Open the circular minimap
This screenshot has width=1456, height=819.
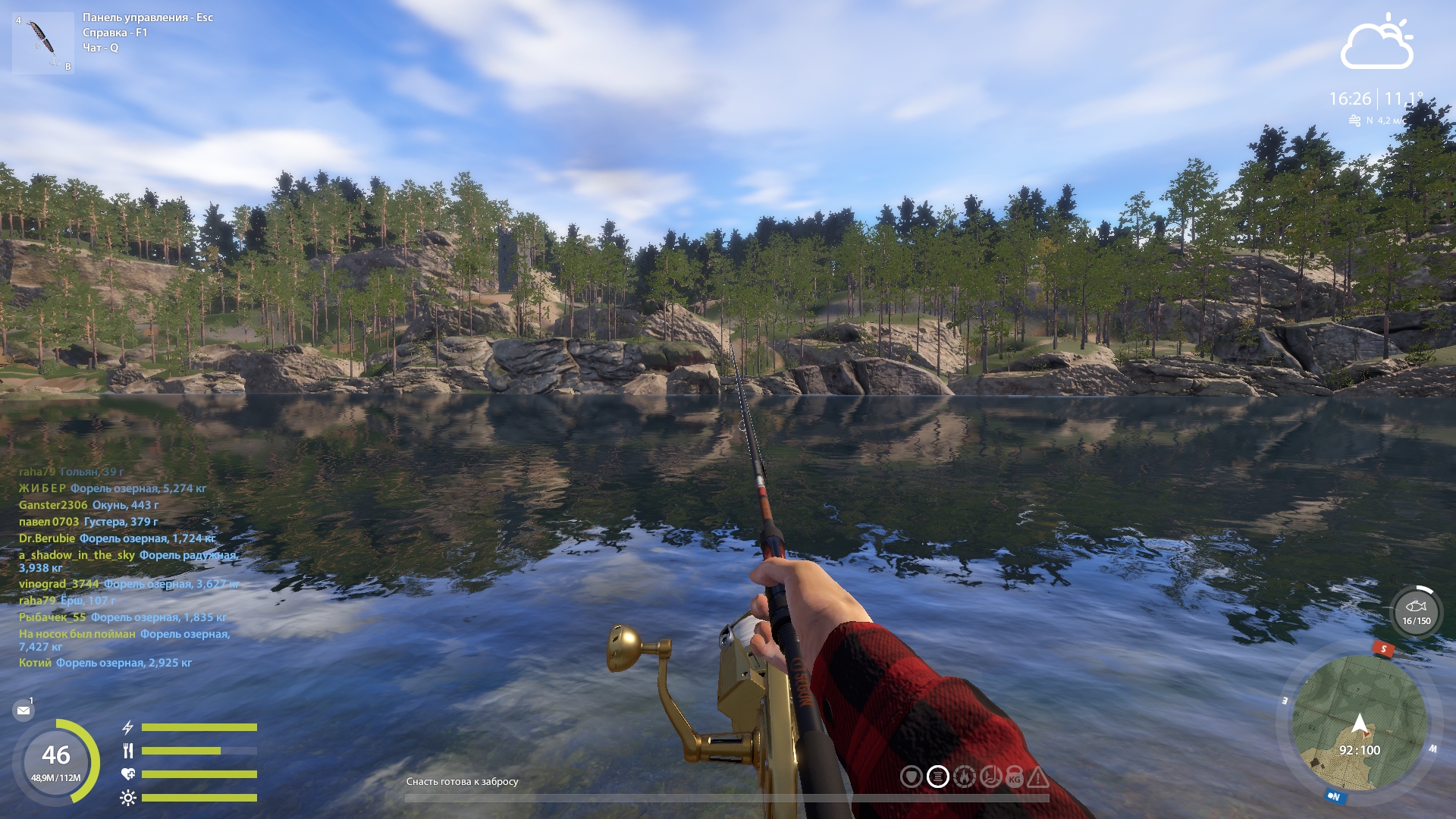pos(1359,723)
